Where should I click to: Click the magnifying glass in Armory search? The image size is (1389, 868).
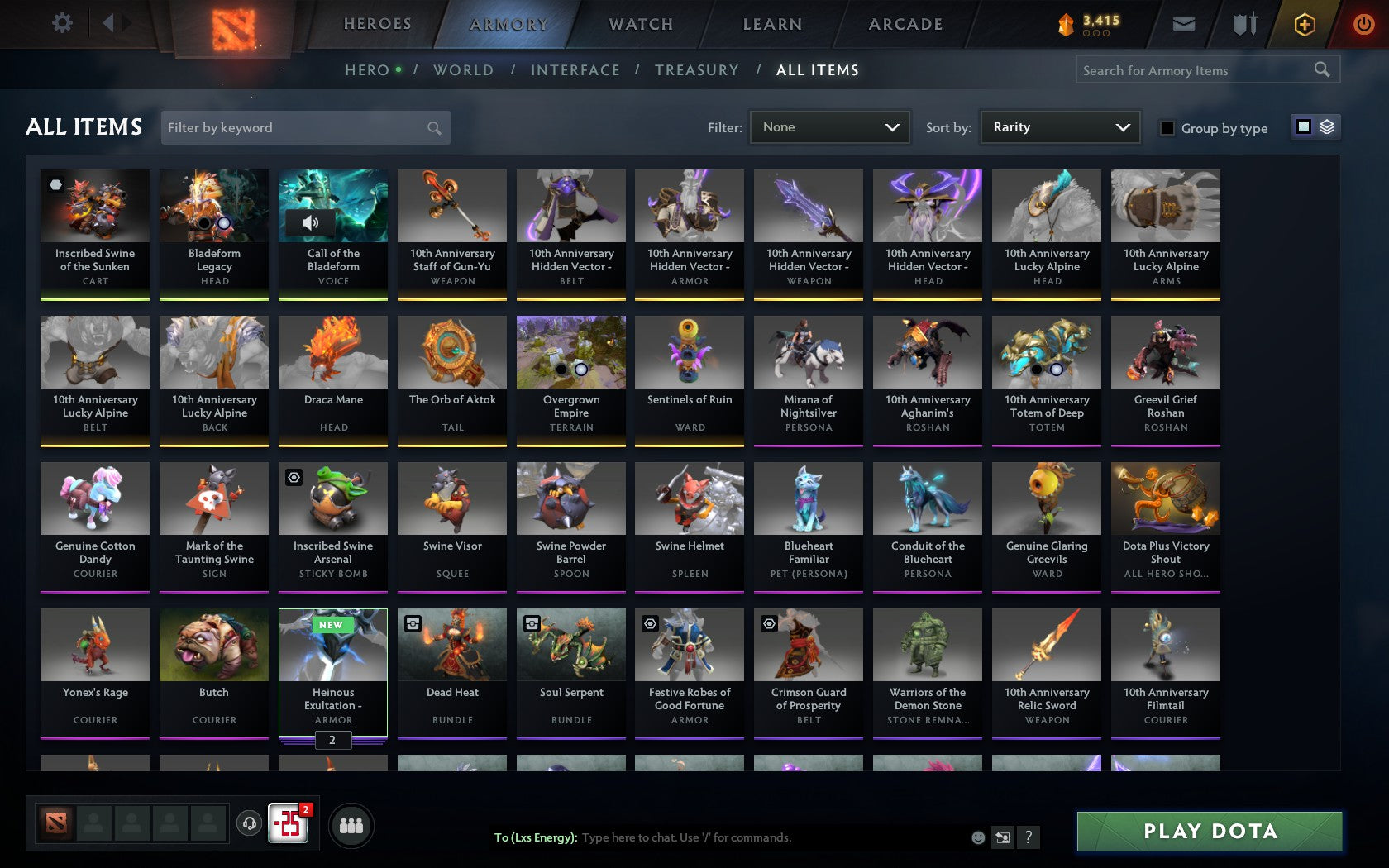click(x=1321, y=69)
